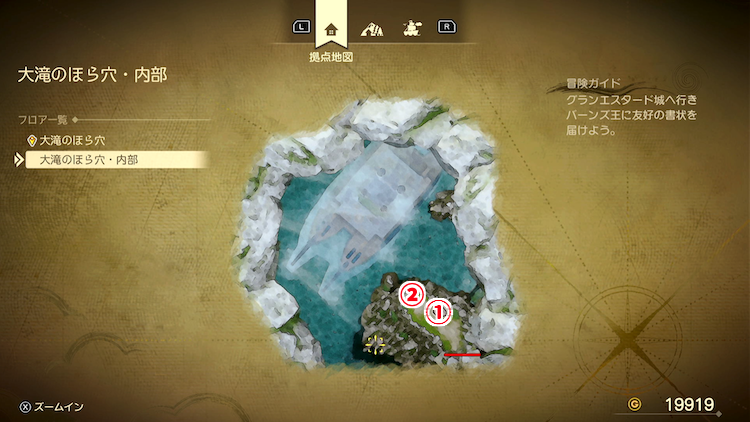Image resolution: width=750 pixels, height=422 pixels.
Task: Select the yellow dashed-circle marker on the map
Action: [375, 345]
